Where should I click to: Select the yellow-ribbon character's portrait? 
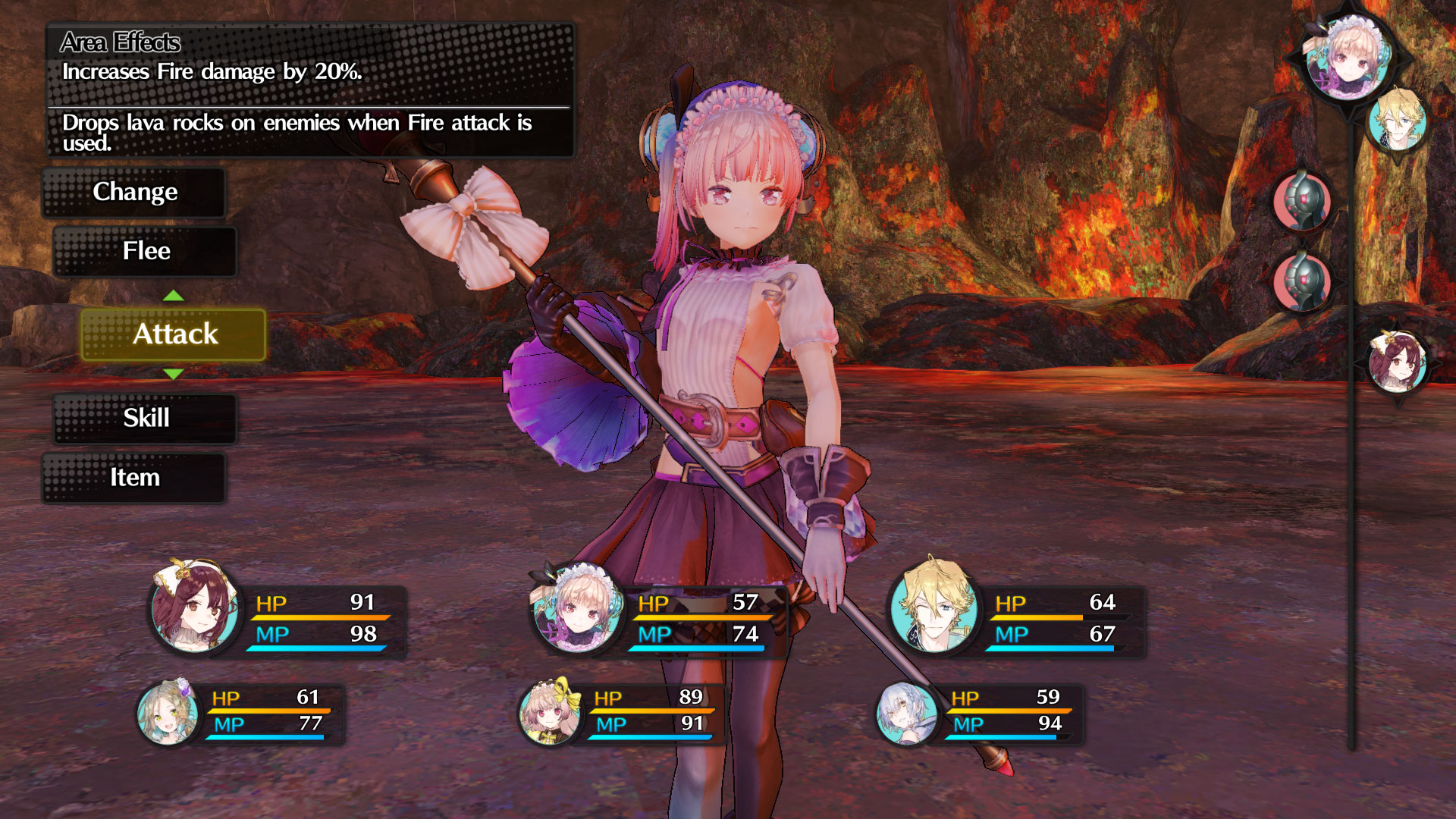pyautogui.click(x=550, y=713)
